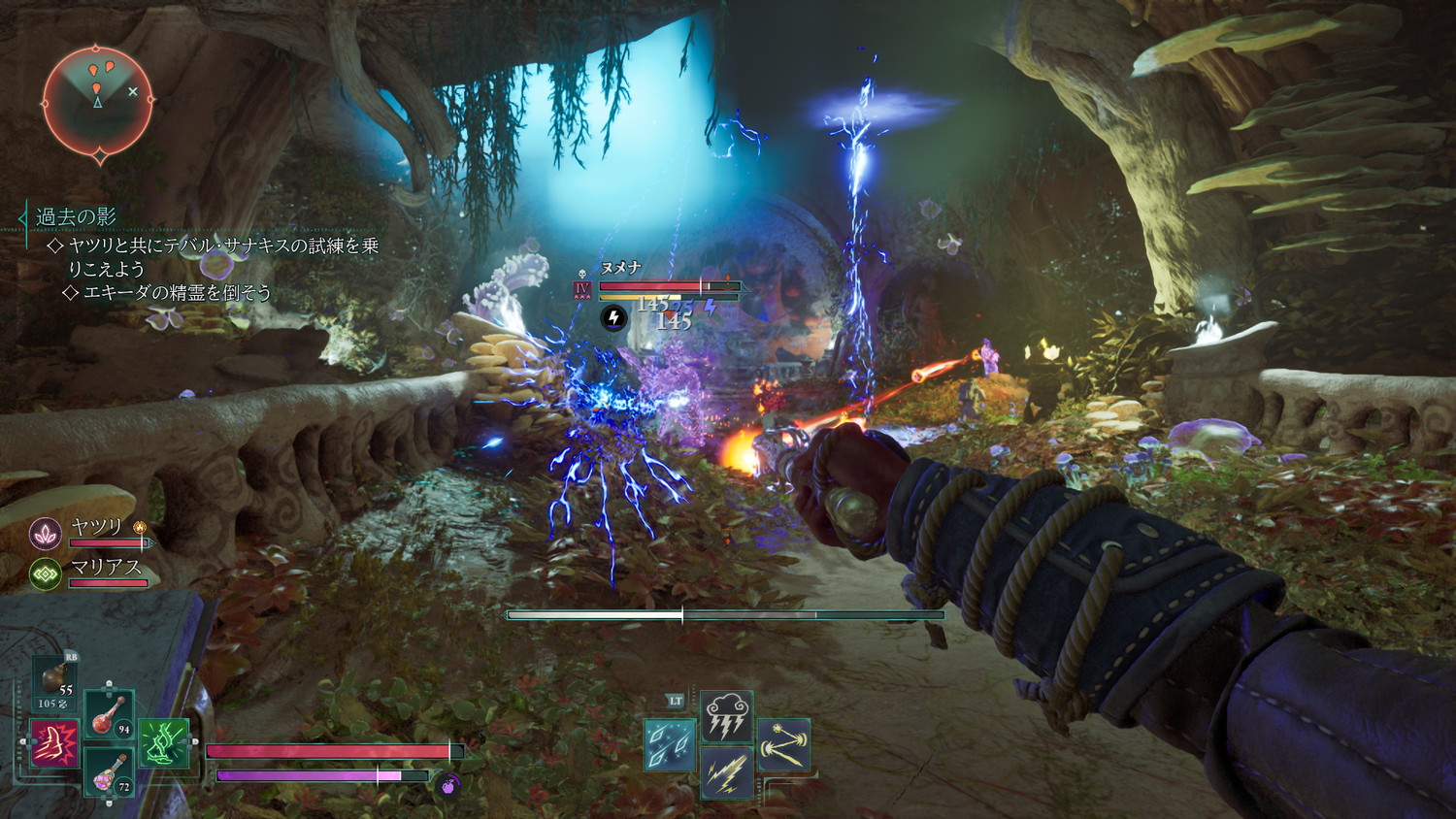Image resolution: width=1456 pixels, height=819 pixels.
Task: Open the 過去の影 quest tracker
Action: [x=76, y=216]
